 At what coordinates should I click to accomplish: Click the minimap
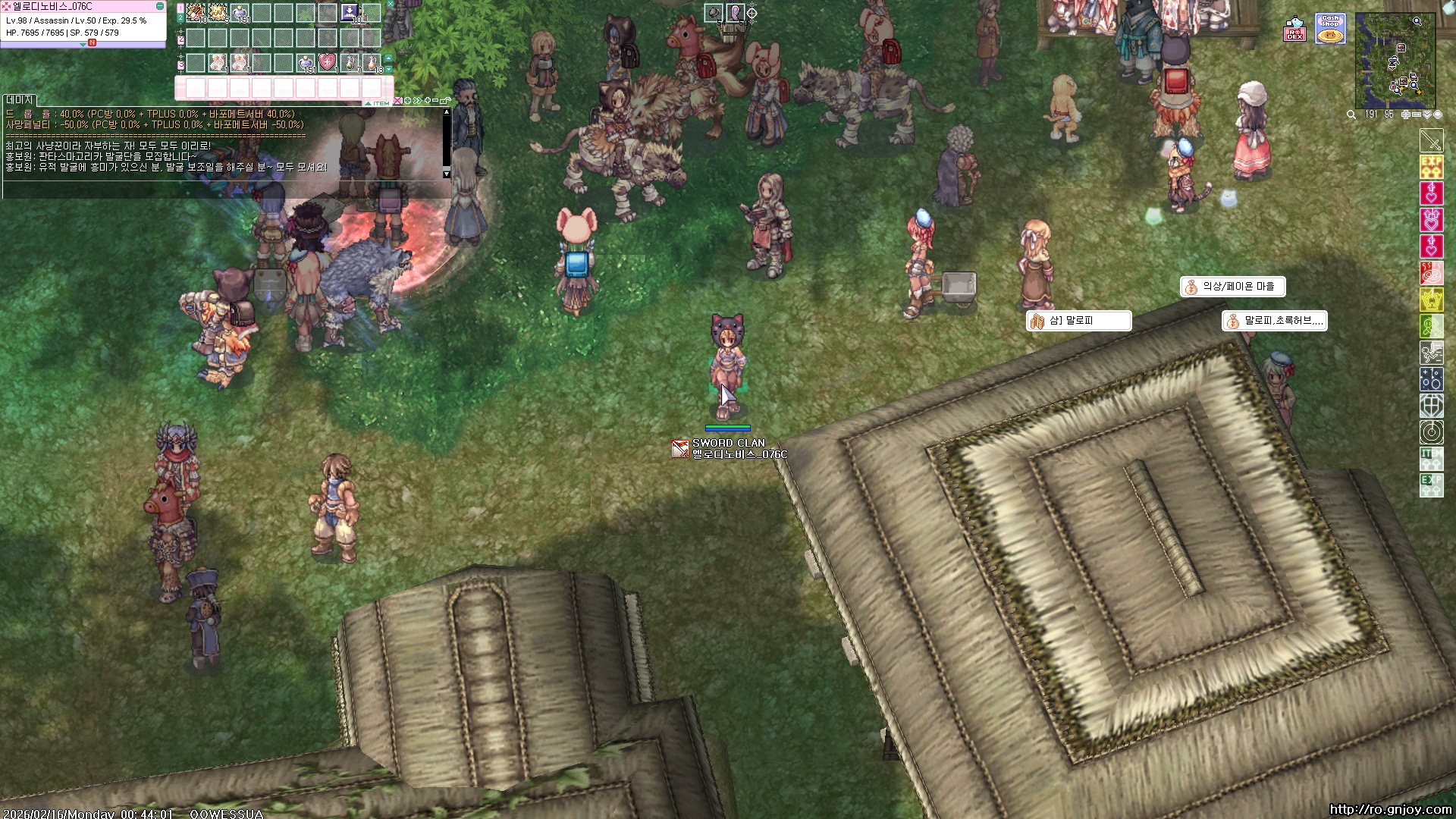point(1395,61)
